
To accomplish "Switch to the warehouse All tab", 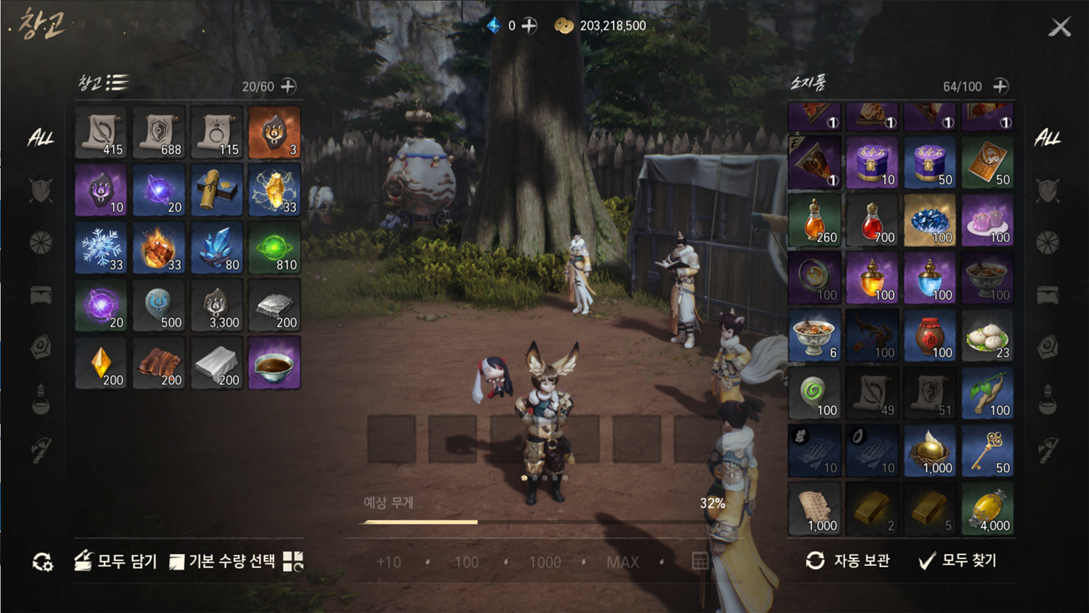I will [x=40, y=138].
